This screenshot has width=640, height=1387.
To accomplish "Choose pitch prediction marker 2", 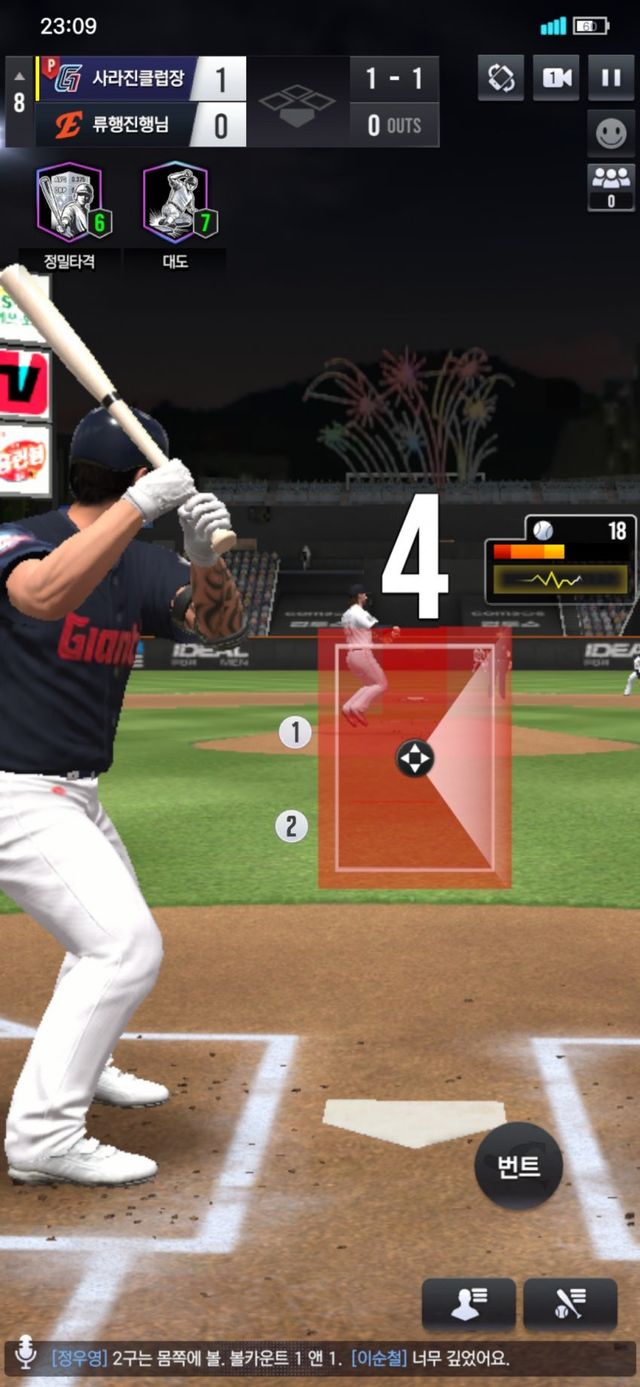I will tap(291, 826).
